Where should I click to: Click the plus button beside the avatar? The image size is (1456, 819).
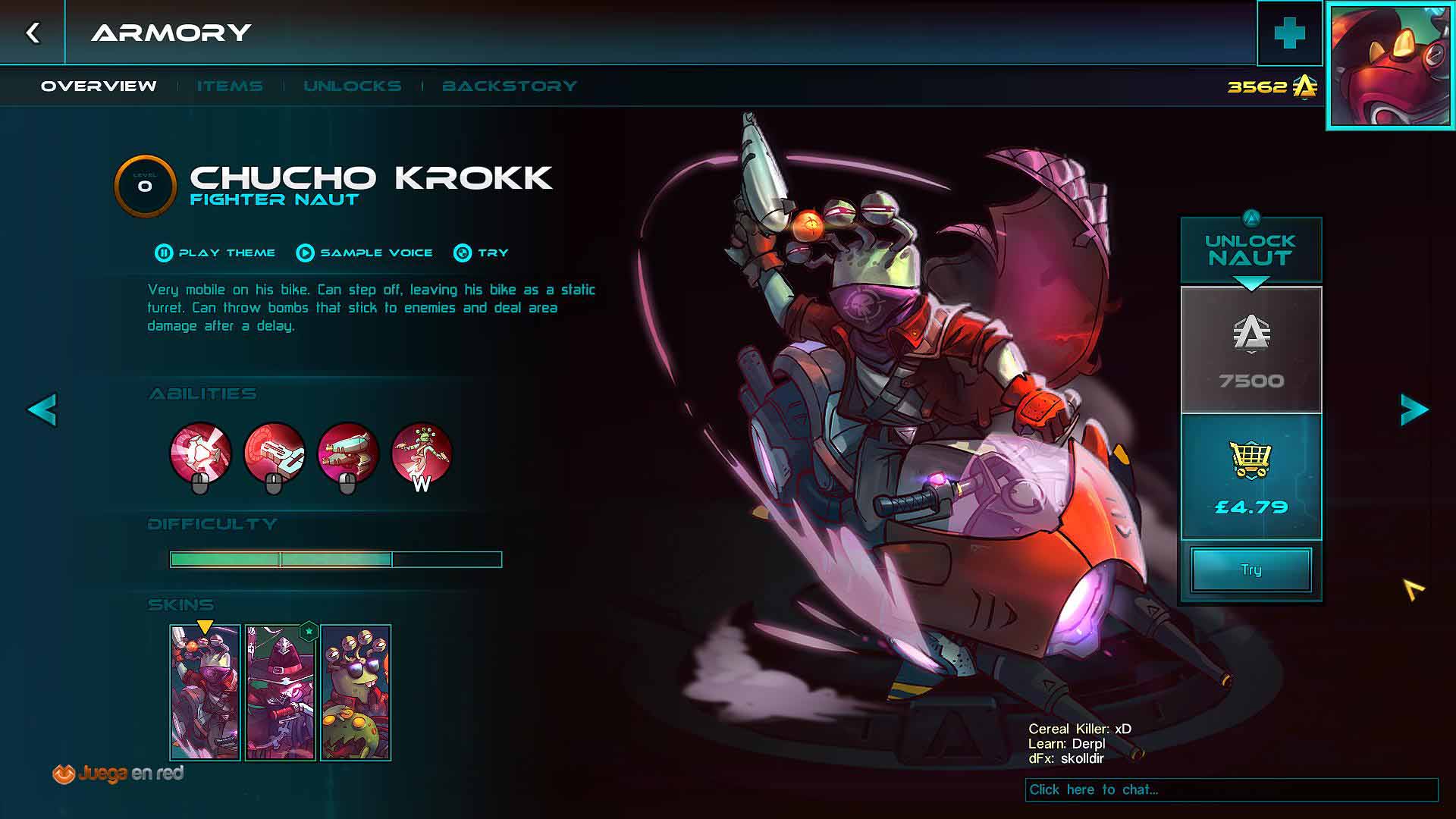1289,33
